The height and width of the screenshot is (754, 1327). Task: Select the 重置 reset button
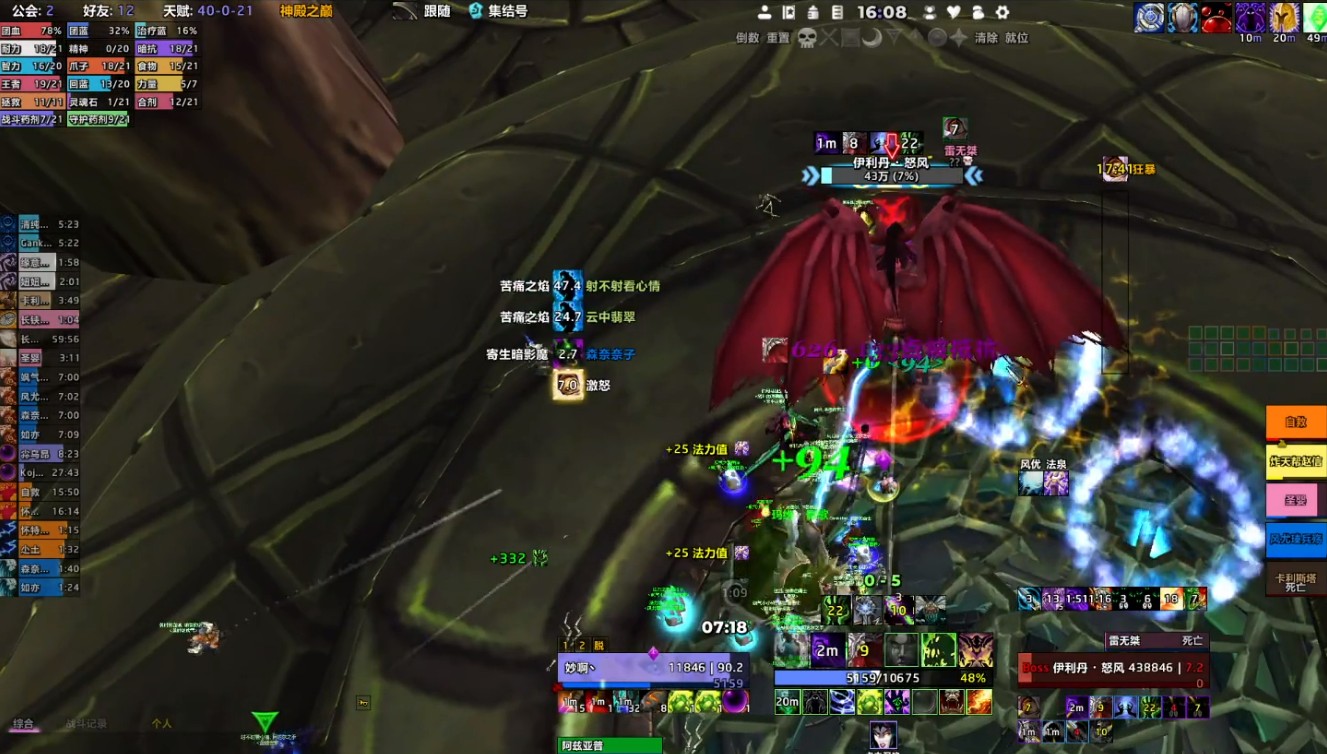pyautogui.click(x=778, y=38)
